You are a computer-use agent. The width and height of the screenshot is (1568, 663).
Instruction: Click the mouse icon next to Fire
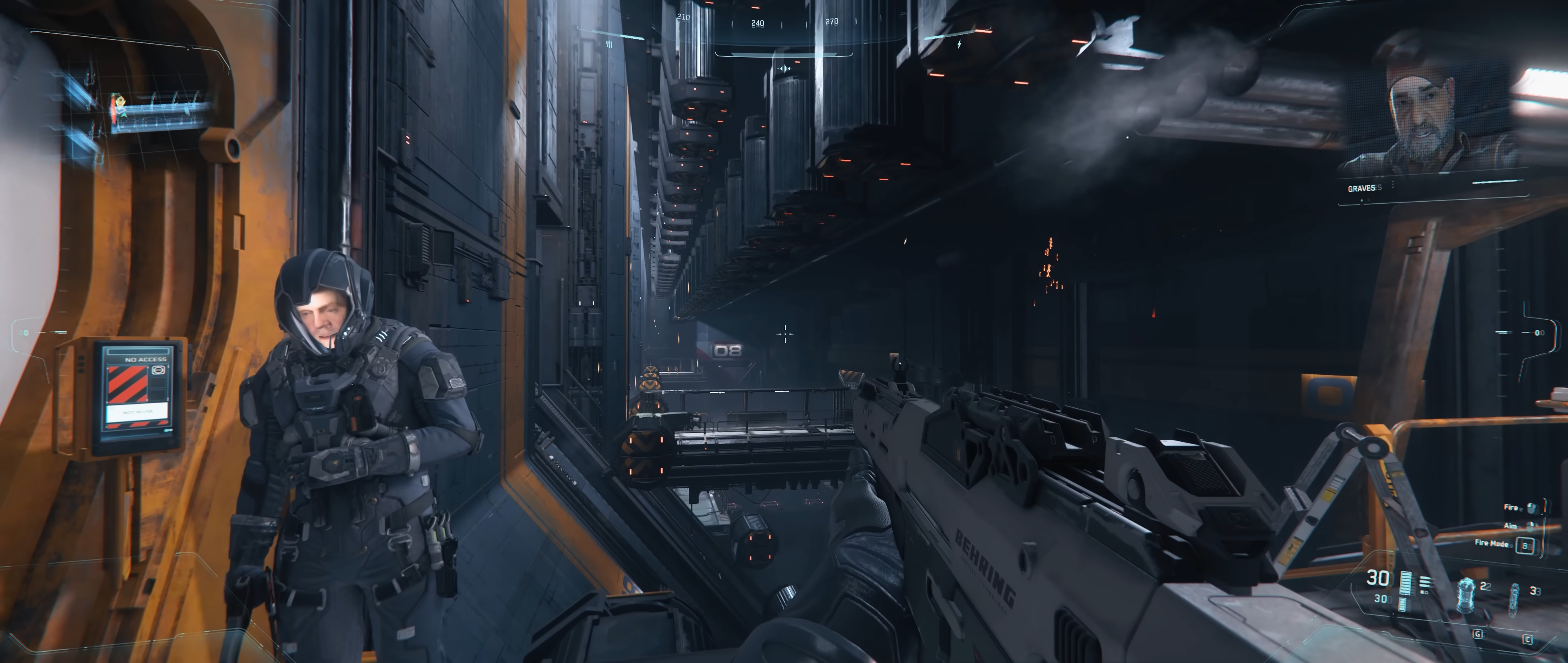pos(1532,509)
